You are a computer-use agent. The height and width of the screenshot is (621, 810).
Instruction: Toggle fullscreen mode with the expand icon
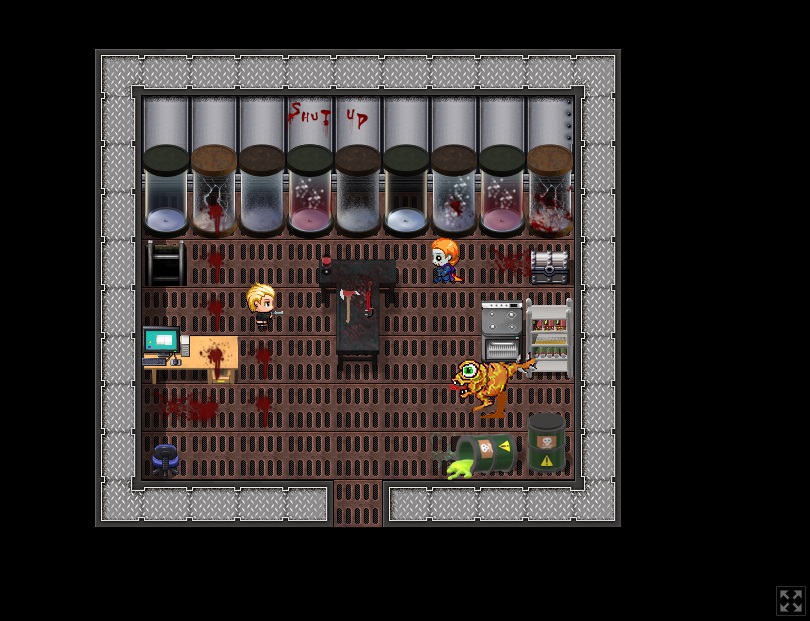tap(790, 600)
